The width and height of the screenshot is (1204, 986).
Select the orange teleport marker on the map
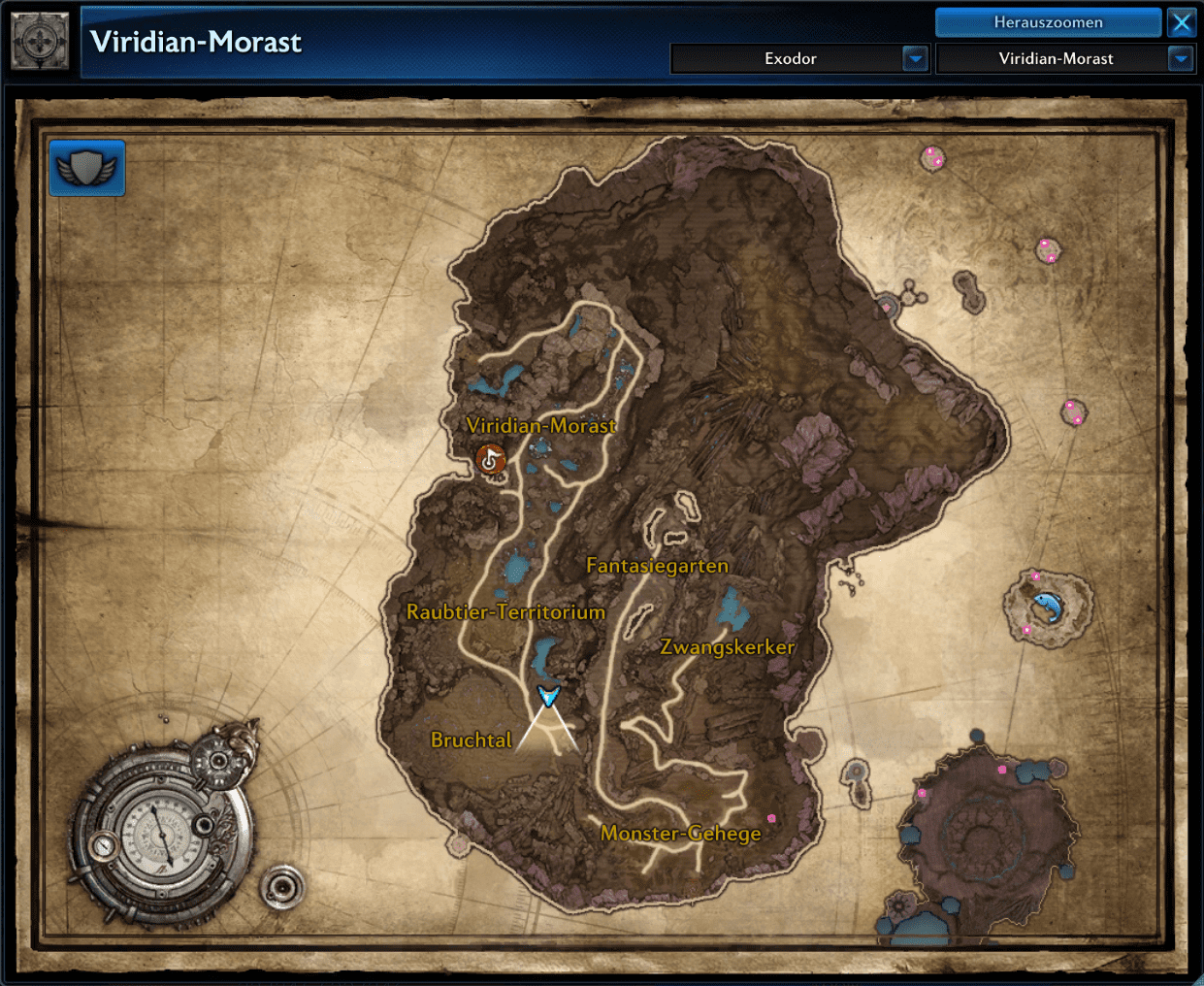[491, 458]
